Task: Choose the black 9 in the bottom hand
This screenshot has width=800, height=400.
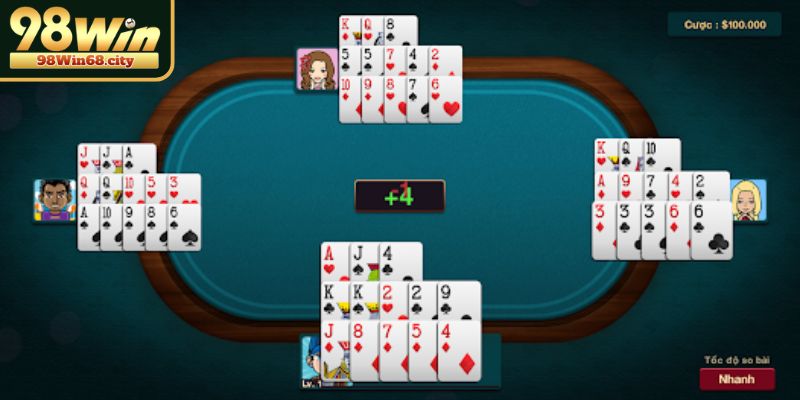Action: coord(459,299)
